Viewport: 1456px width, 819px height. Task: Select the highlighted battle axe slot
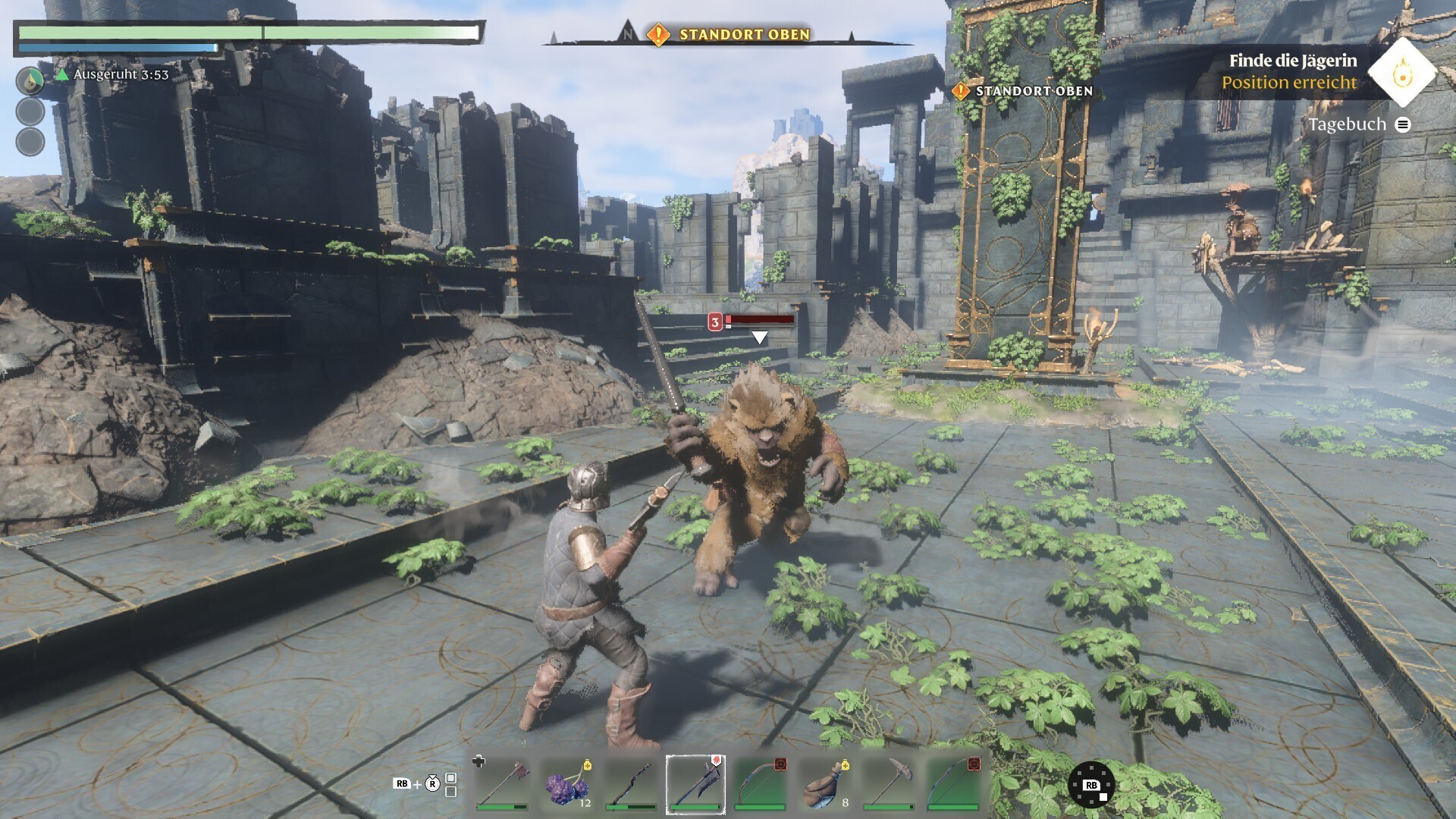(695, 784)
